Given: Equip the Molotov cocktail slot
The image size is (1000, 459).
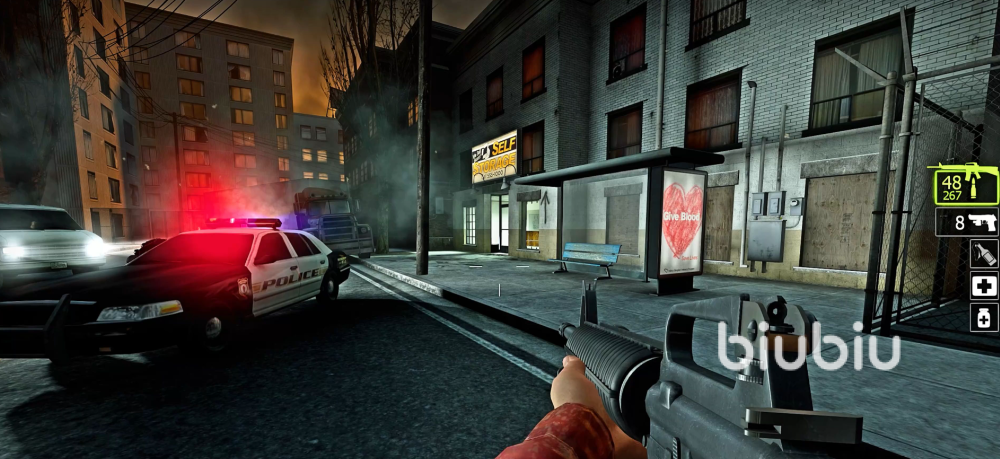Looking at the screenshot, I should tap(984, 254).
